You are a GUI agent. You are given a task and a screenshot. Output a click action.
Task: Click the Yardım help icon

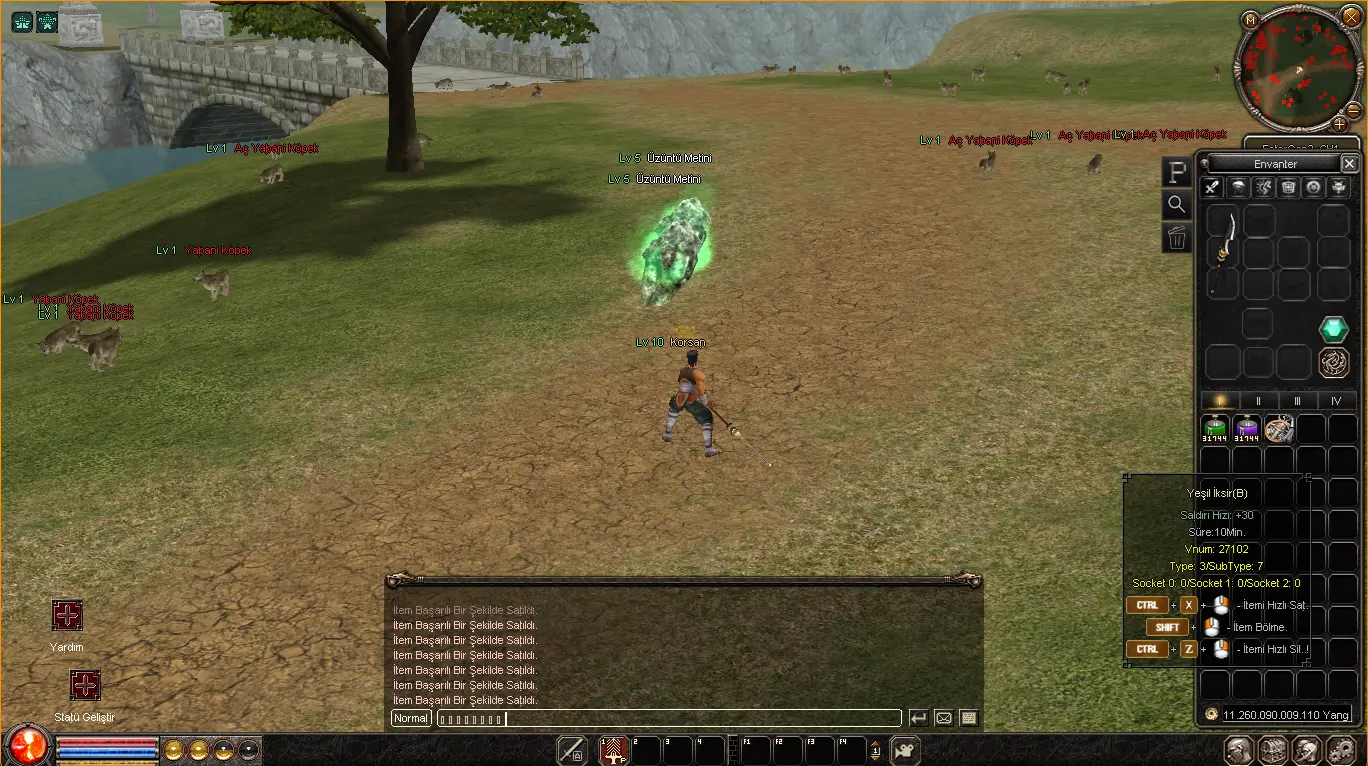click(x=67, y=616)
